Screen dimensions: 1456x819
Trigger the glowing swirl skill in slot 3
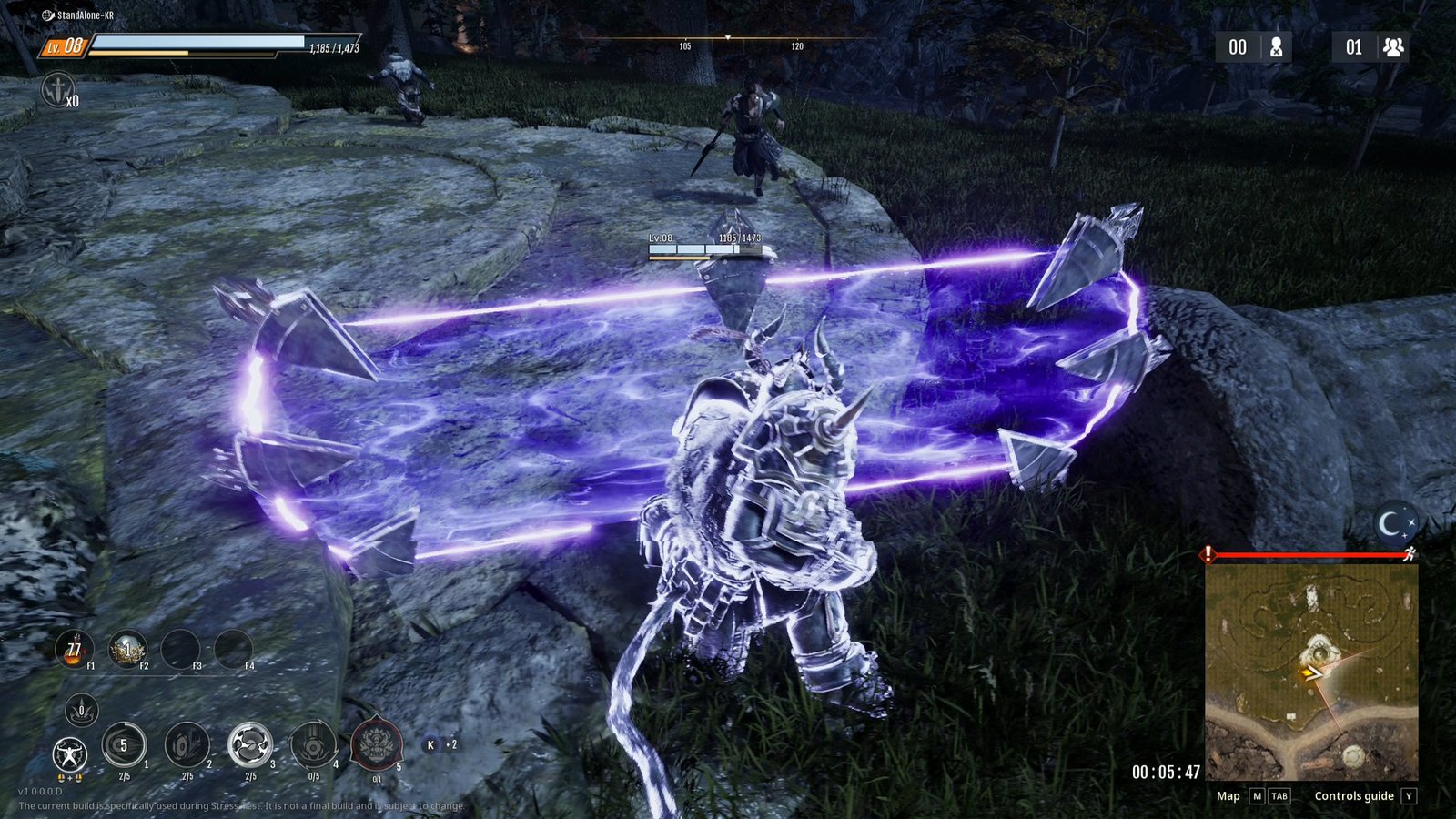(x=250, y=746)
